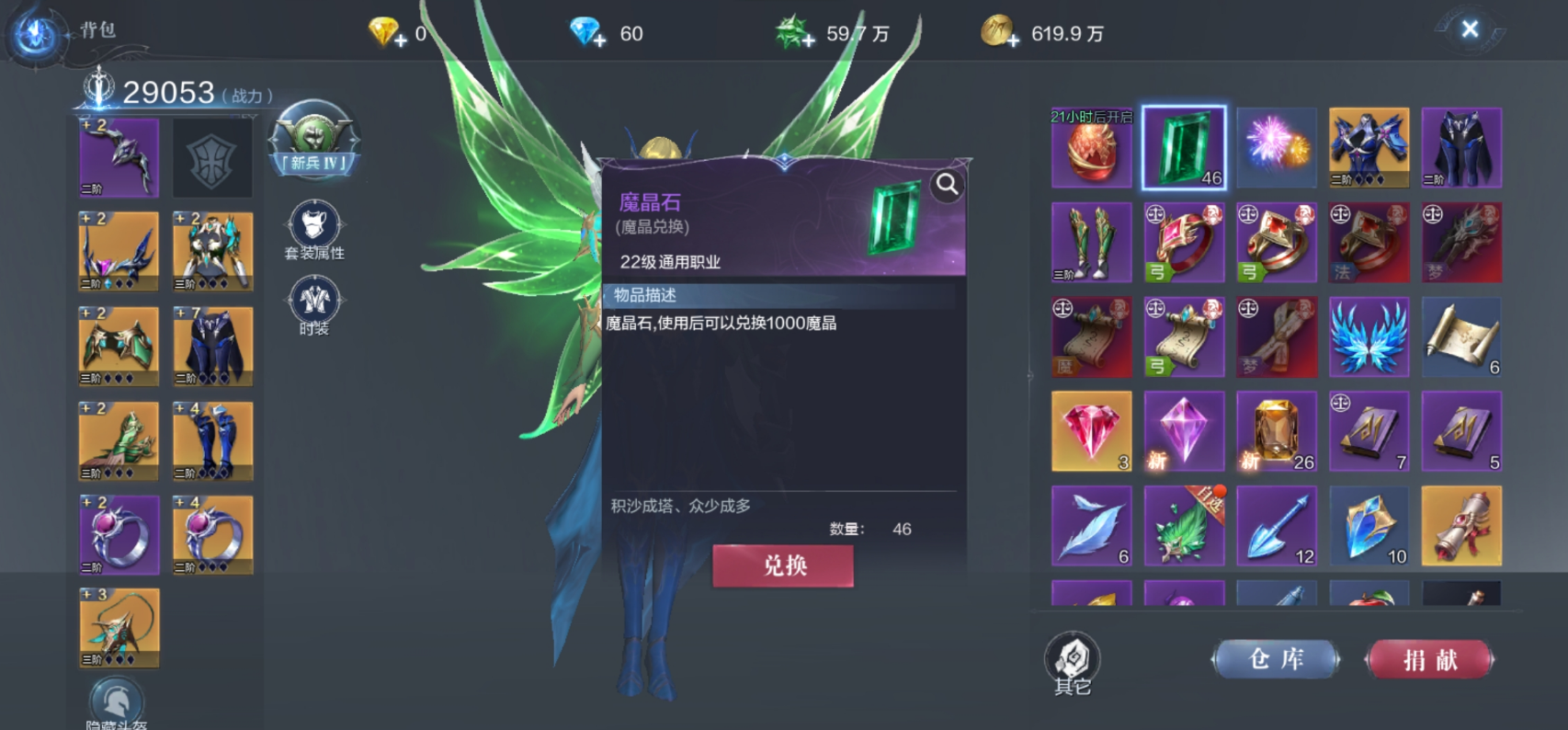The image size is (1568, 730).
Task: Open the 套装属性 (set attributes) panel
Action: coord(315,232)
